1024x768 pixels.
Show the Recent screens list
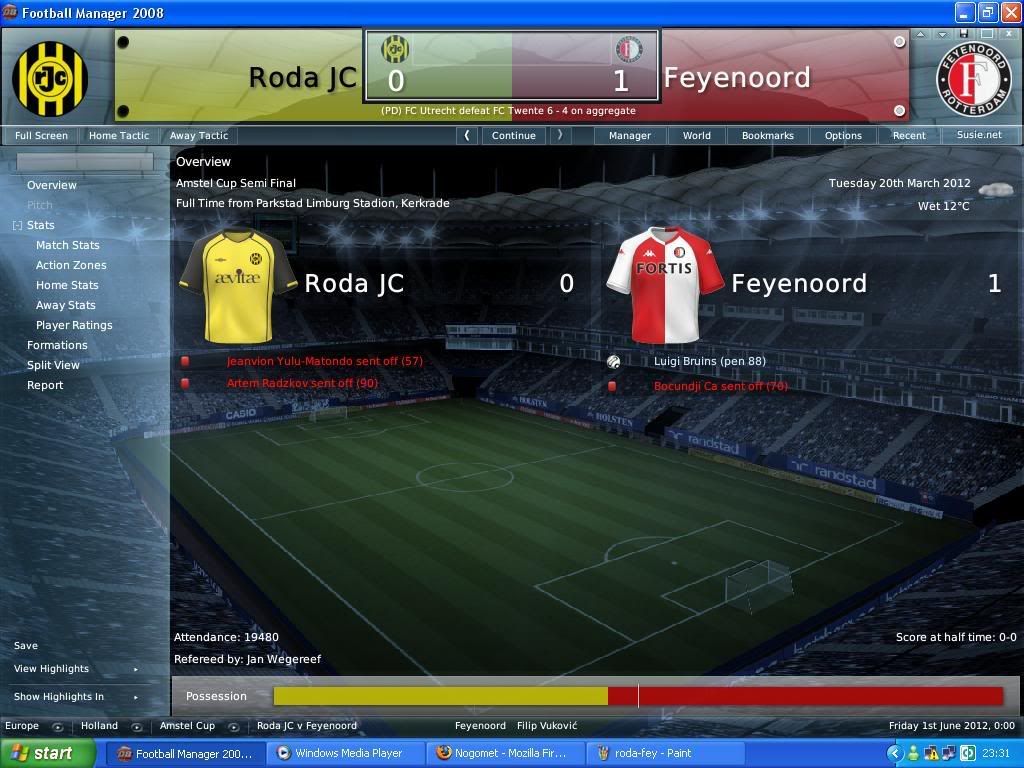pyautogui.click(x=909, y=135)
